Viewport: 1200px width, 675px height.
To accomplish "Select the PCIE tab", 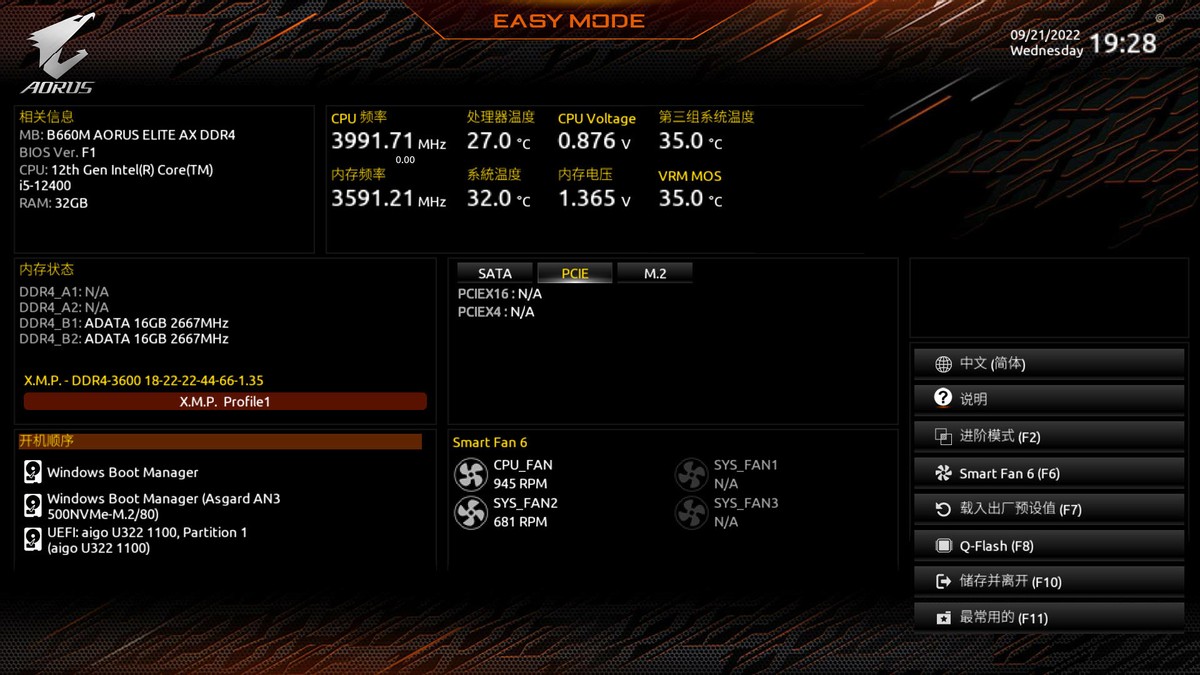I will tap(575, 273).
